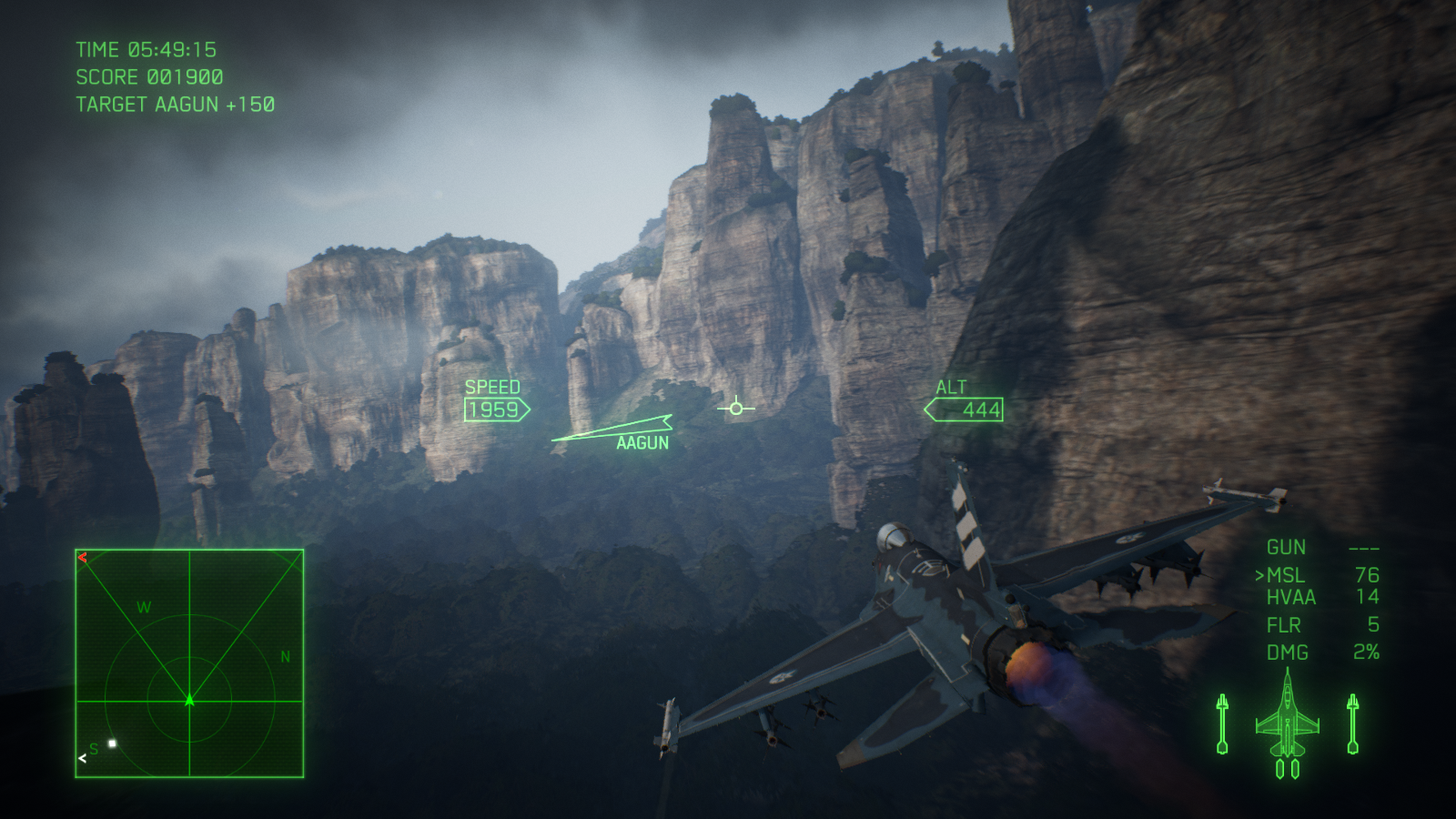Switch to the HVAA special weapon

coord(1291,598)
